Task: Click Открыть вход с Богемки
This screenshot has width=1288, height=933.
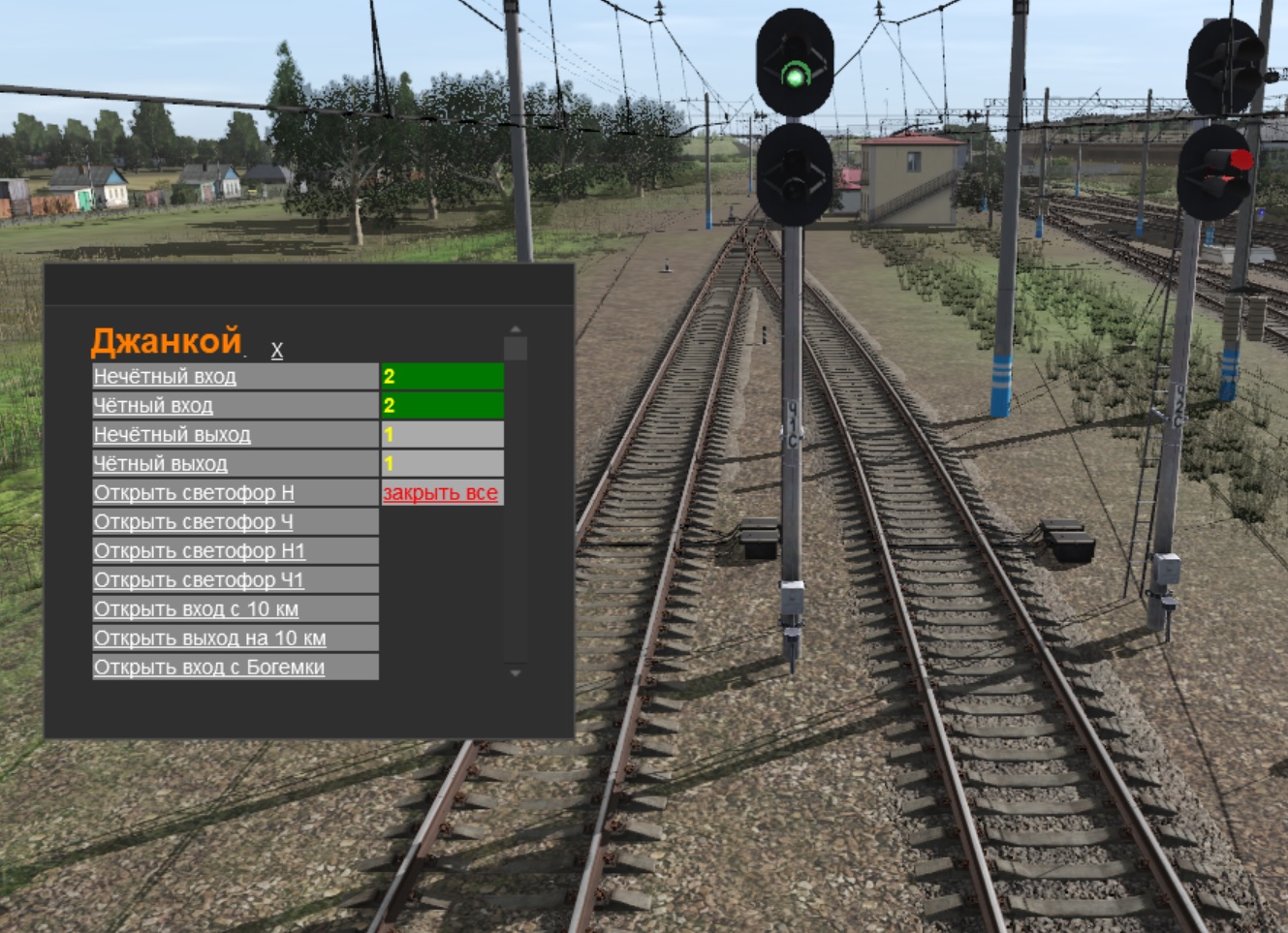Action: point(209,668)
